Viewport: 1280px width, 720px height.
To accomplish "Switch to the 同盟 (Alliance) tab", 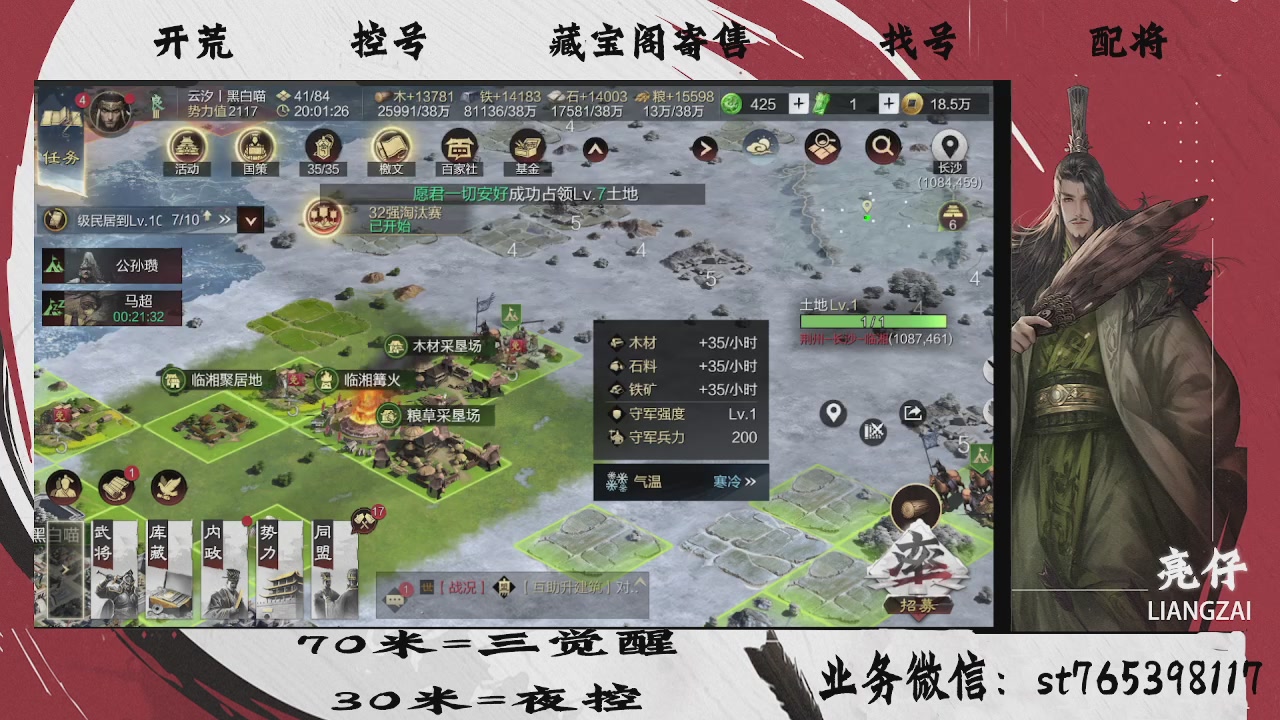I will point(333,570).
